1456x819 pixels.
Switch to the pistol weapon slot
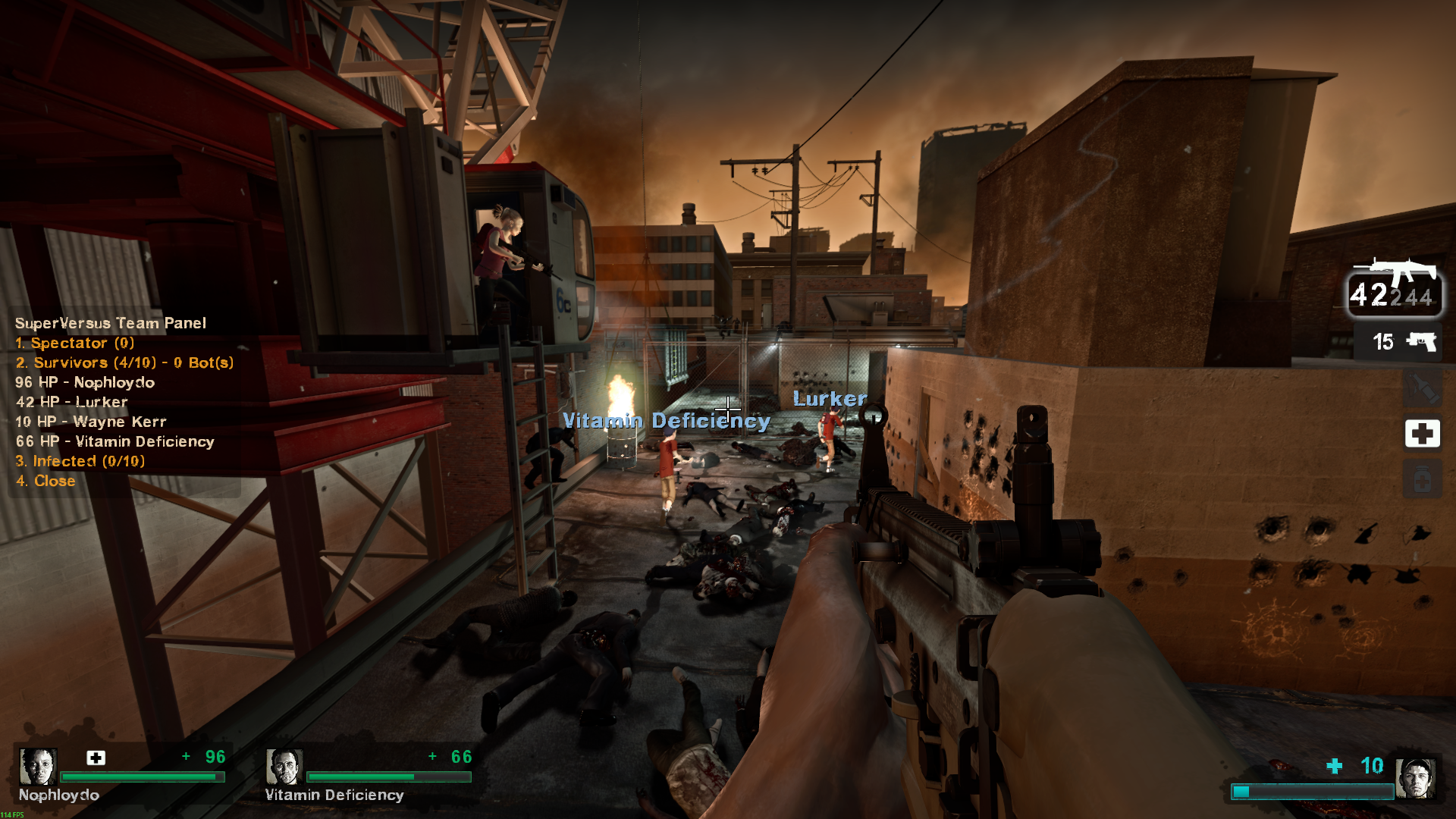point(1403,342)
